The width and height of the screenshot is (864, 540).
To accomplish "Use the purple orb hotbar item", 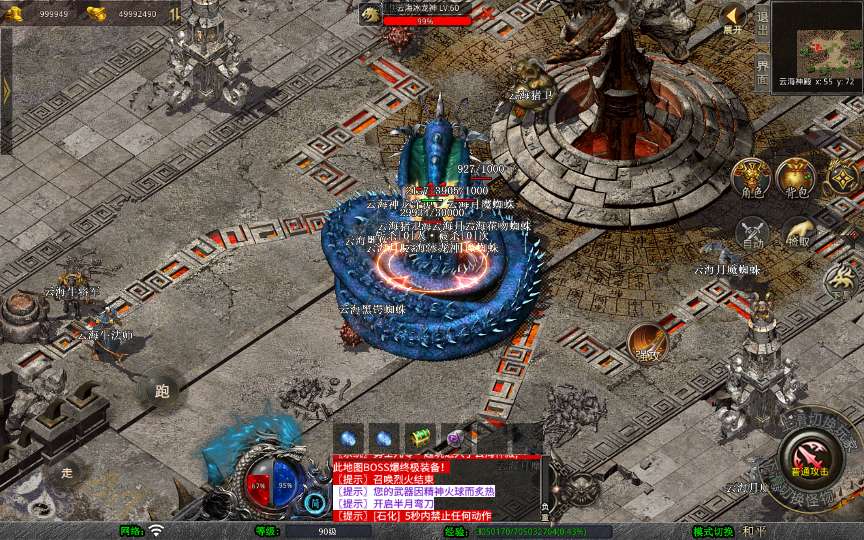I will pos(456,437).
